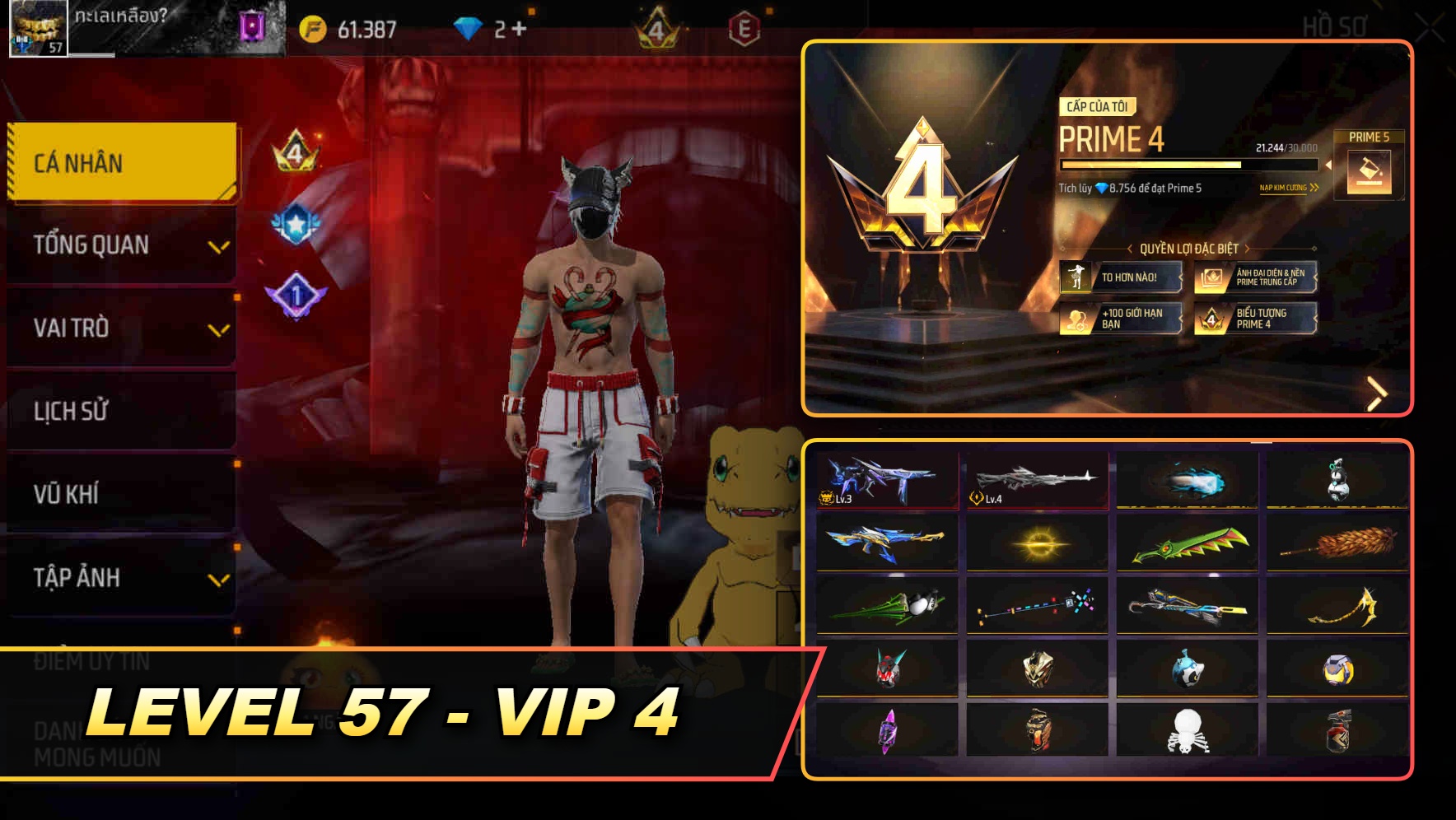Image resolution: width=1456 pixels, height=820 pixels.
Task: Expand the Vai Trò menu
Action: pyautogui.click(x=122, y=328)
